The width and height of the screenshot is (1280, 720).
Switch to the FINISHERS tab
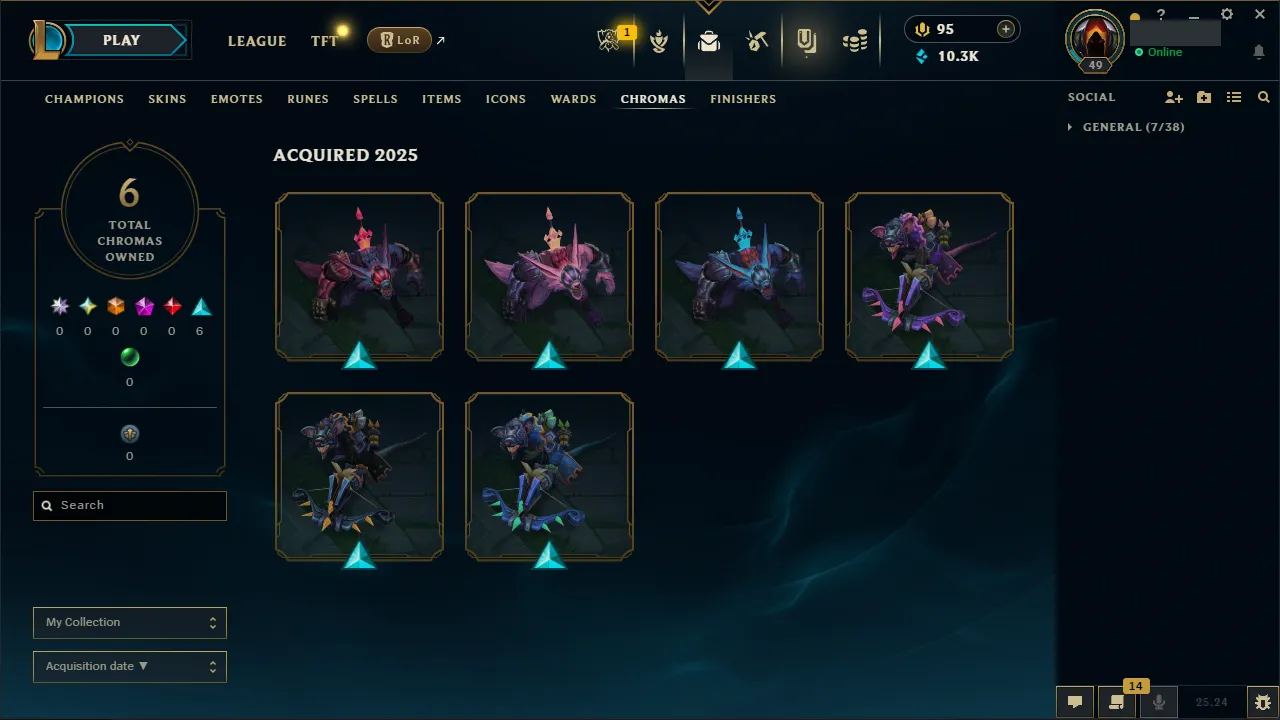click(x=743, y=99)
